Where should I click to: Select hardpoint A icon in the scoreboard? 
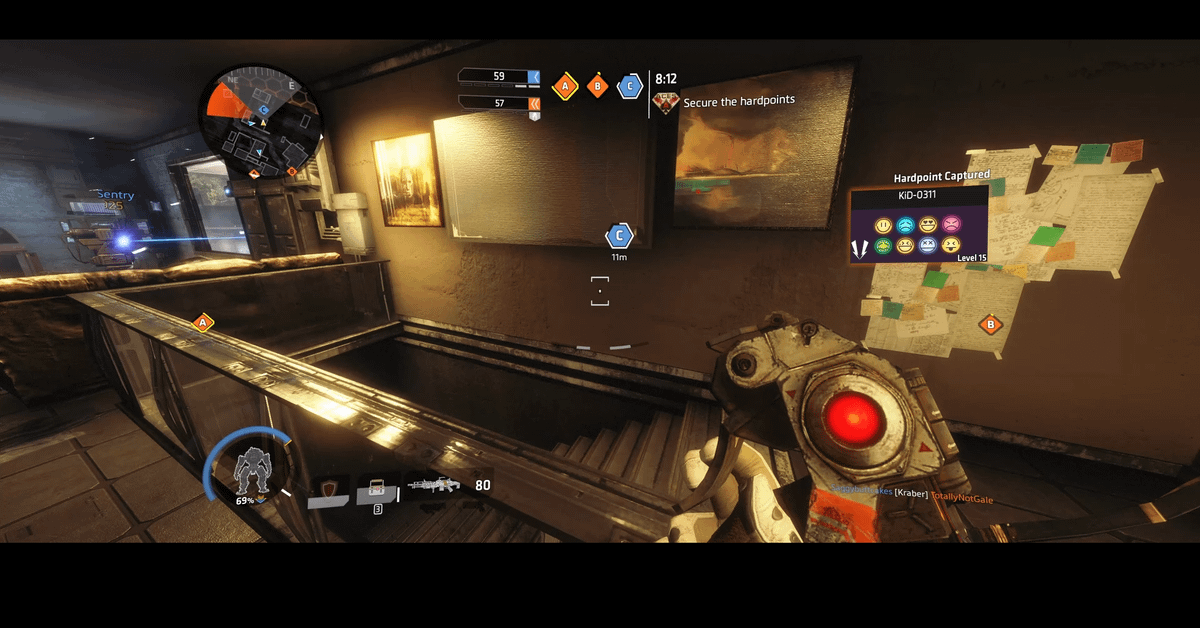click(x=566, y=87)
